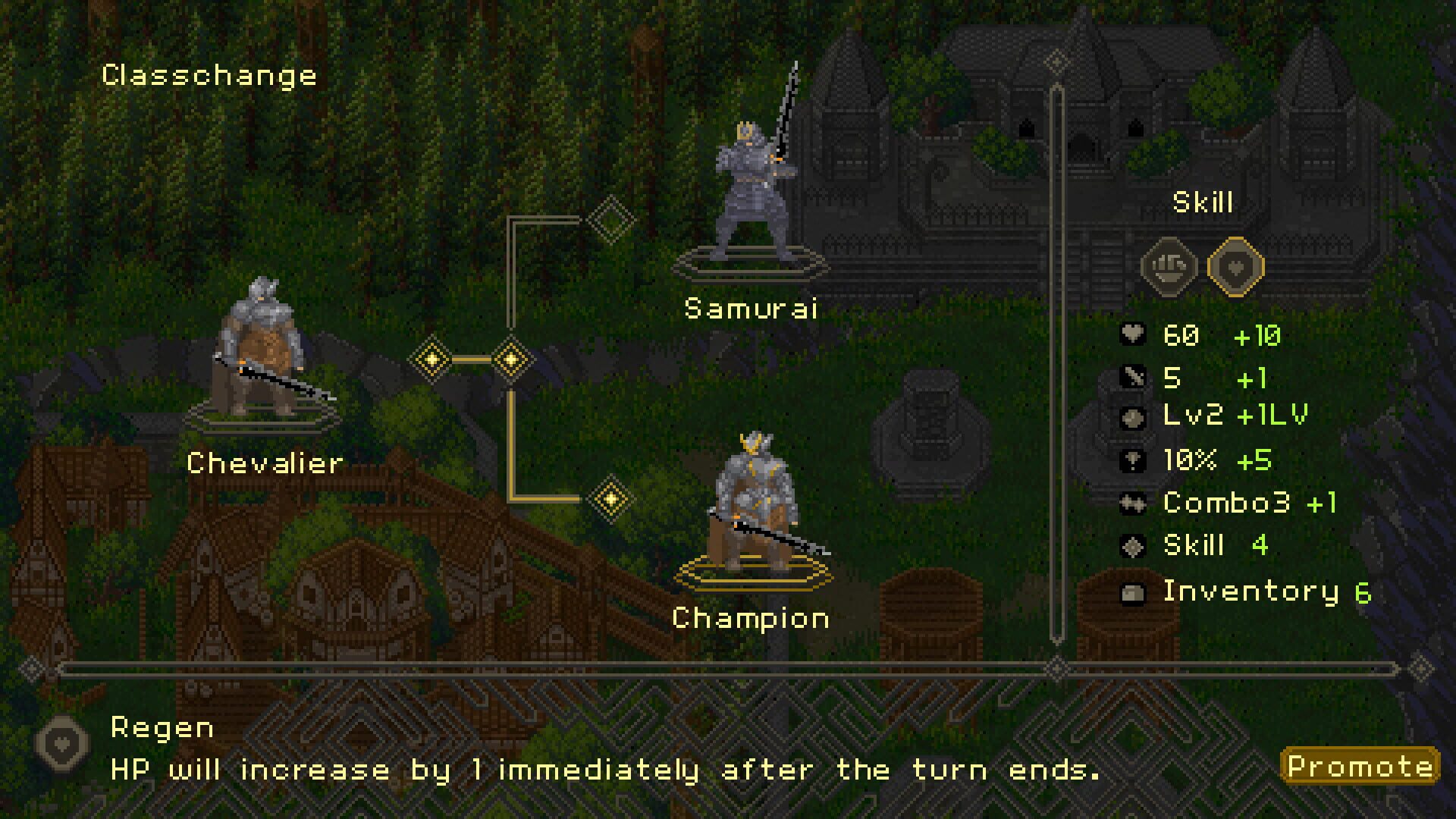The height and width of the screenshot is (819, 1456).
Task: Toggle the lit diamond node beside Chevalier
Action: (x=432, y=359)
